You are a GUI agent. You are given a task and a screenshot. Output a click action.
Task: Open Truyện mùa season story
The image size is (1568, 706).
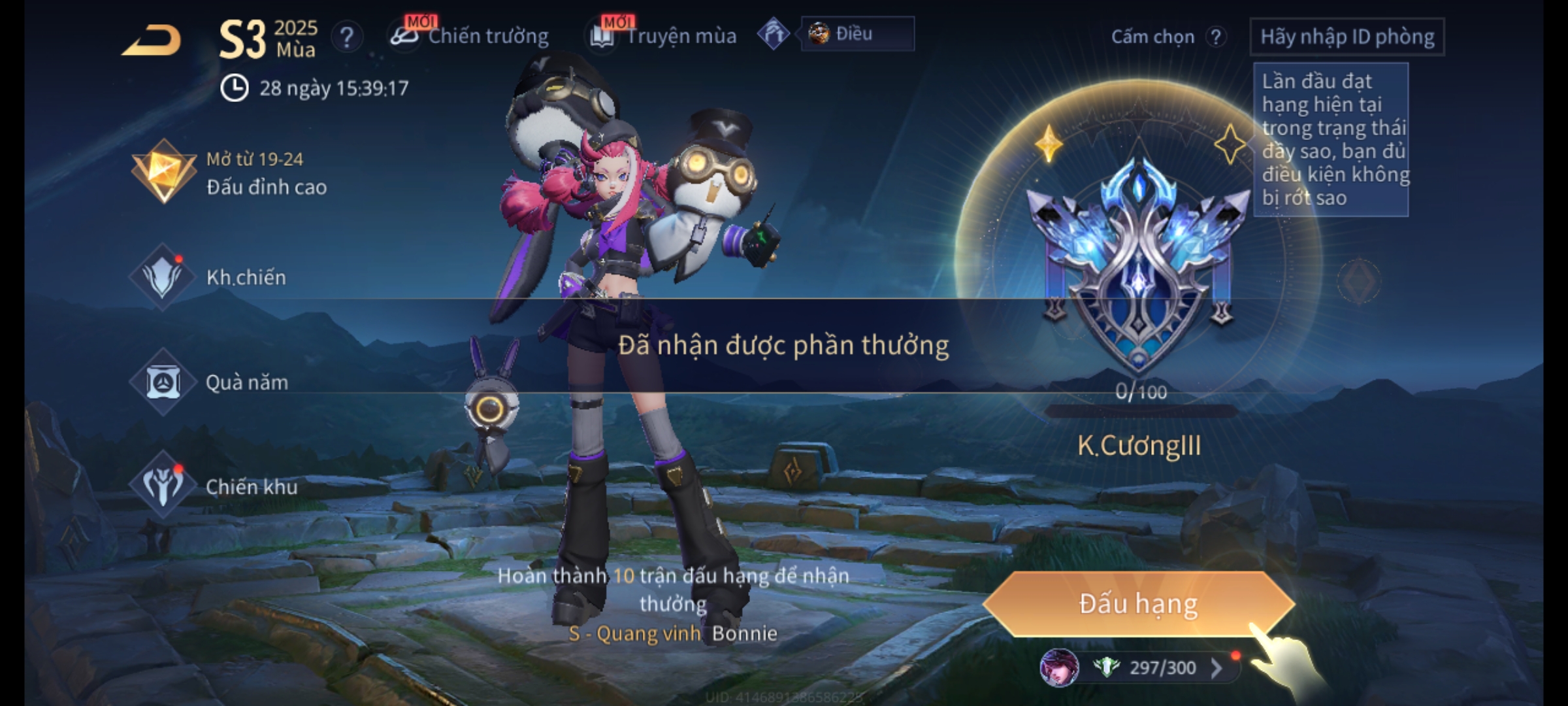coord(664,36)
